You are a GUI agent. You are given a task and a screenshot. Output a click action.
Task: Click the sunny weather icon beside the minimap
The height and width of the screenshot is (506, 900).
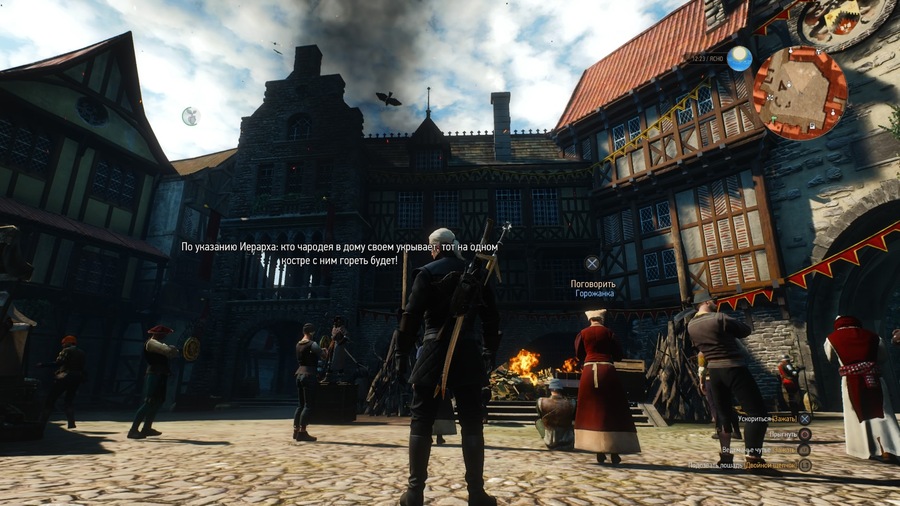740,59
